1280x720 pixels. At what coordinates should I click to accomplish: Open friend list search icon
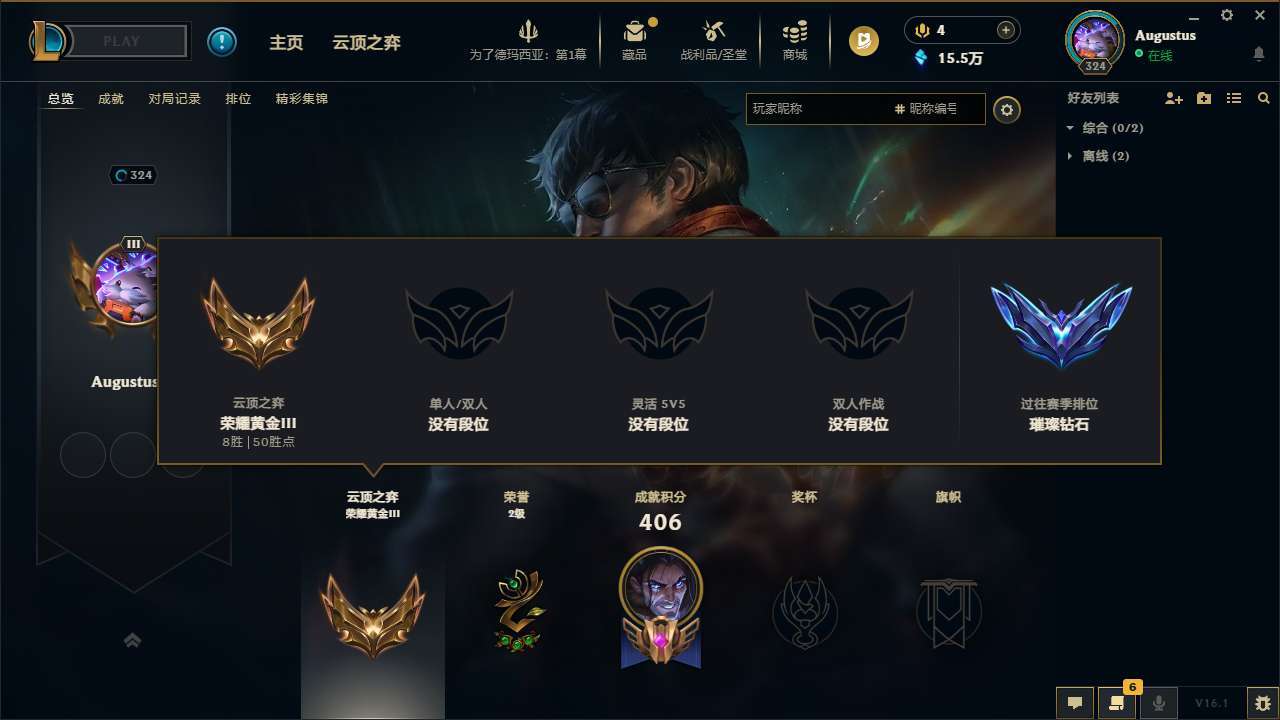(x=1264, y=98)
